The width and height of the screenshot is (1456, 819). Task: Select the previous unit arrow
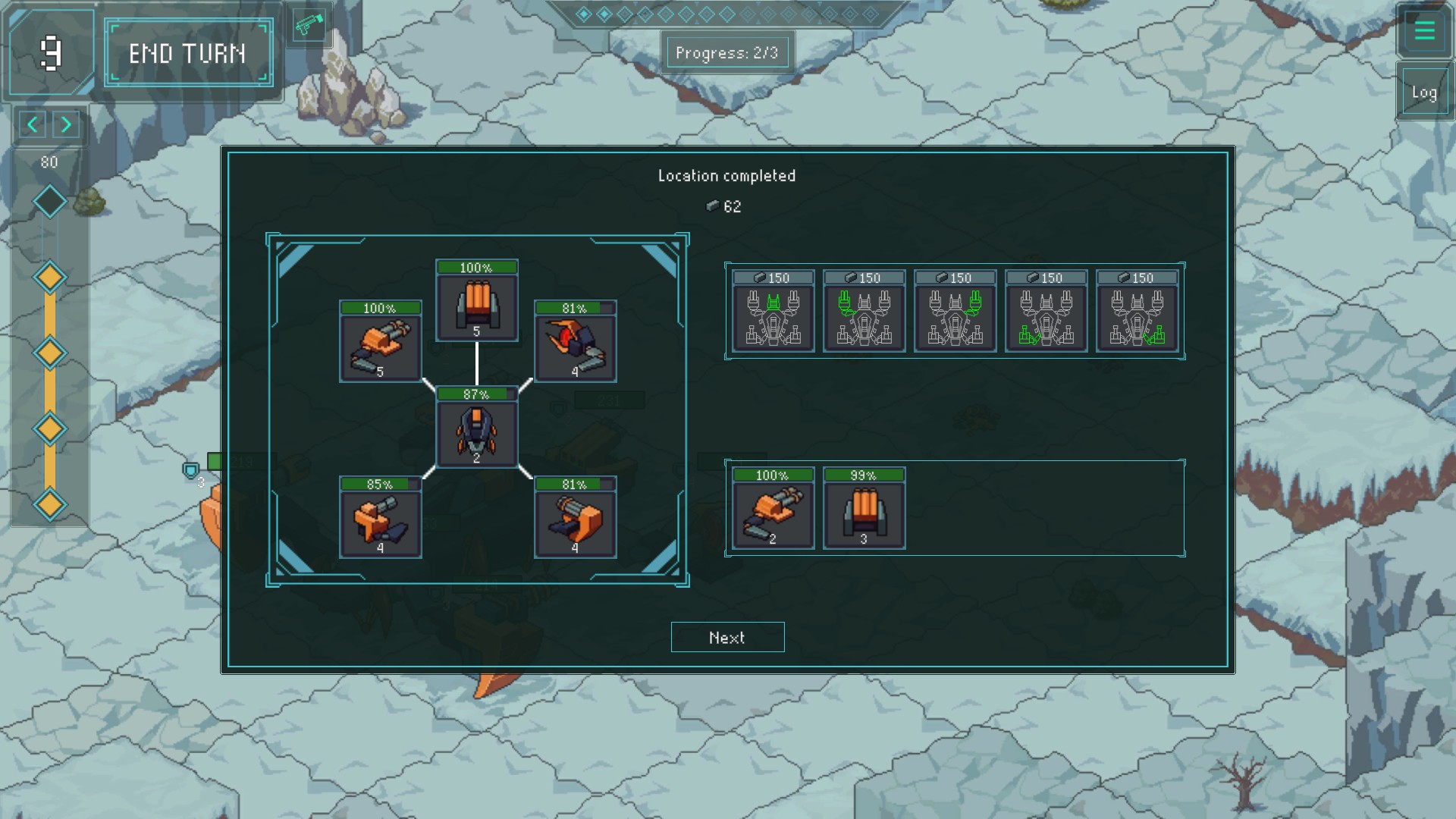tap(32, 124)
